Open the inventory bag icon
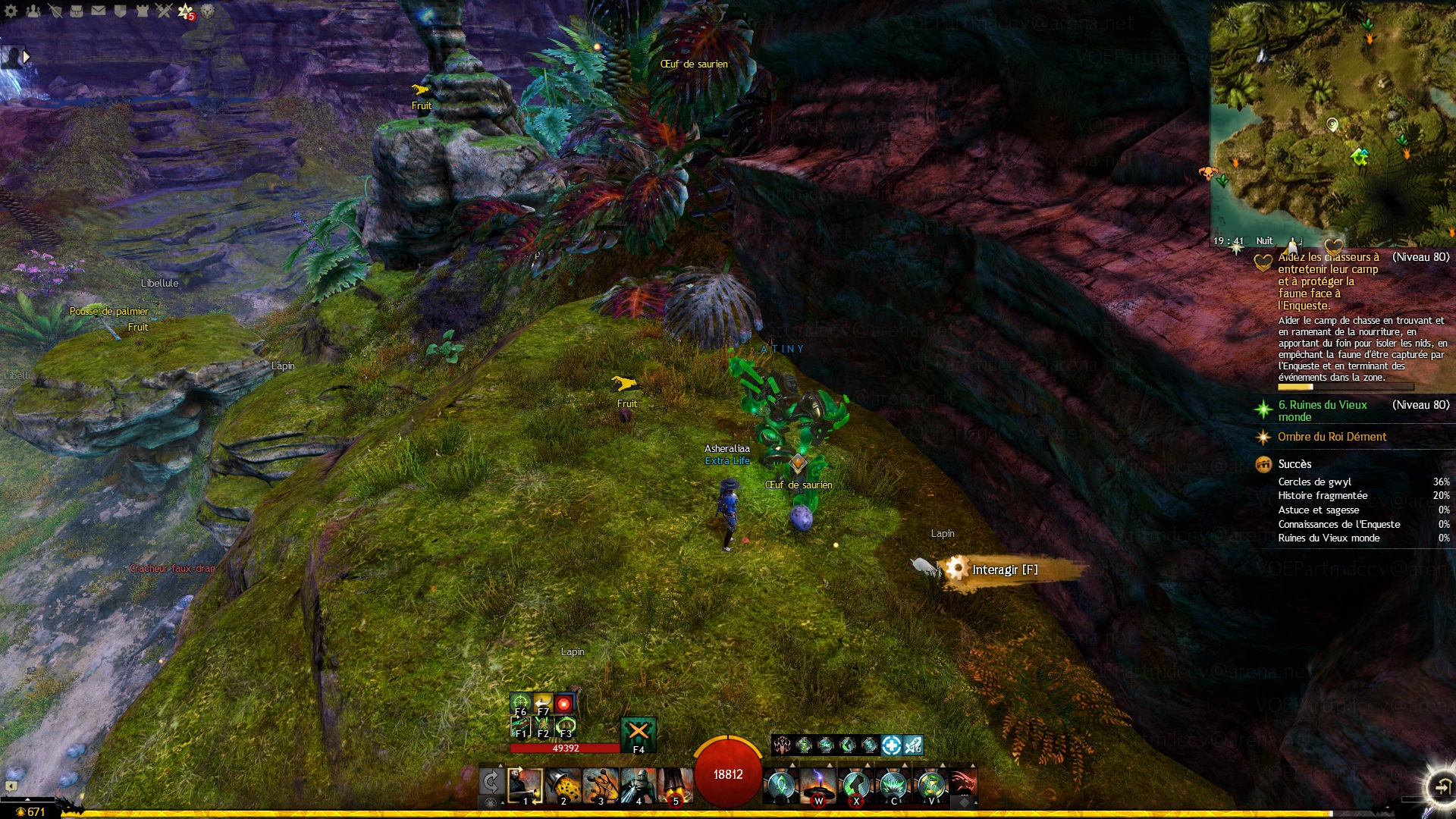This screenshot has height=819, width=1456. 77,11
